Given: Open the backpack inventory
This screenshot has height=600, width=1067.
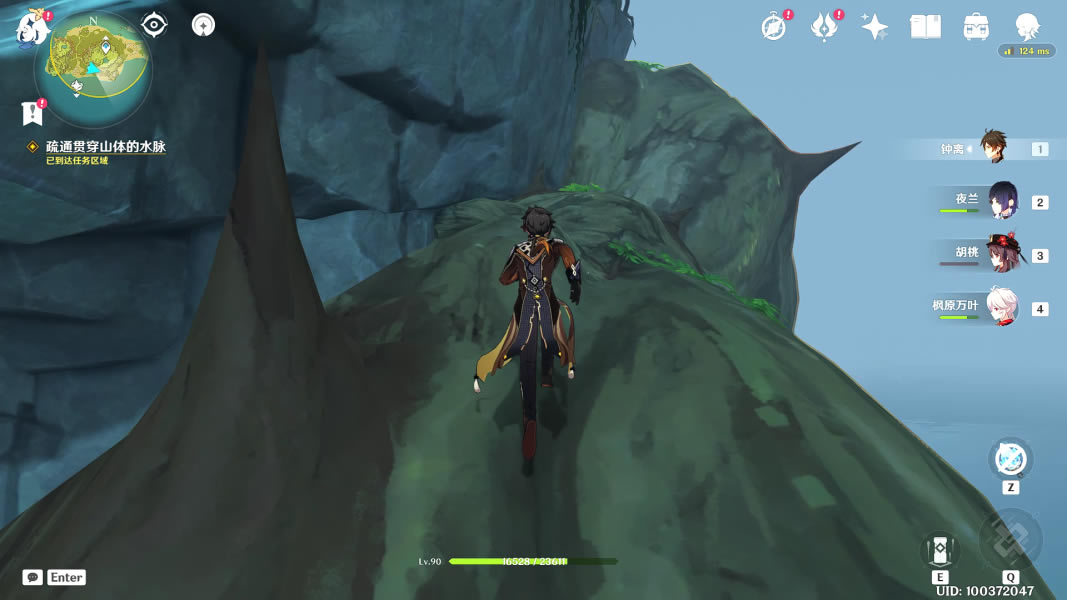Looking at the screenshot, I should [976, 27].
